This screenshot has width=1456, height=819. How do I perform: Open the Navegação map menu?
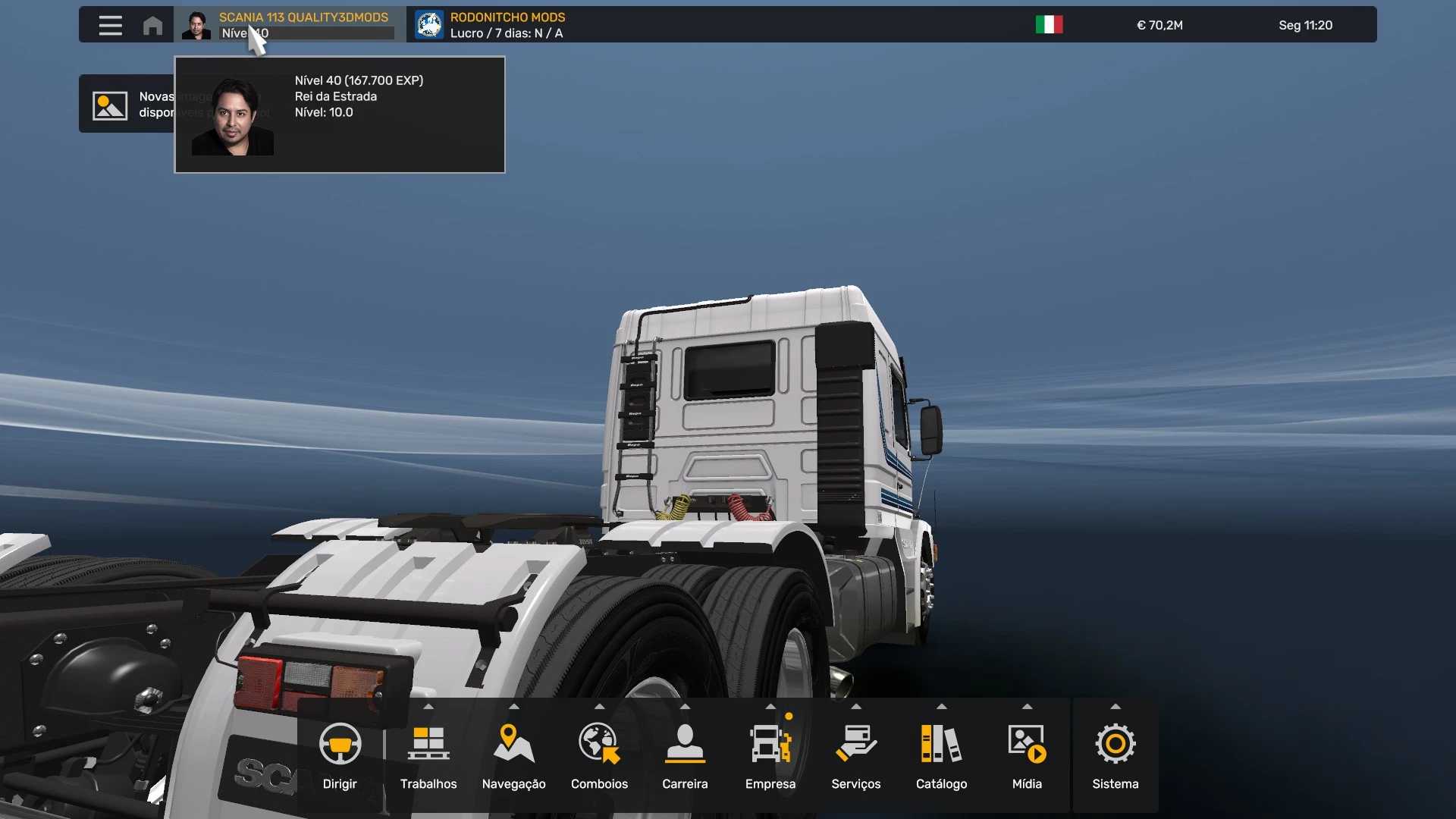513,755
